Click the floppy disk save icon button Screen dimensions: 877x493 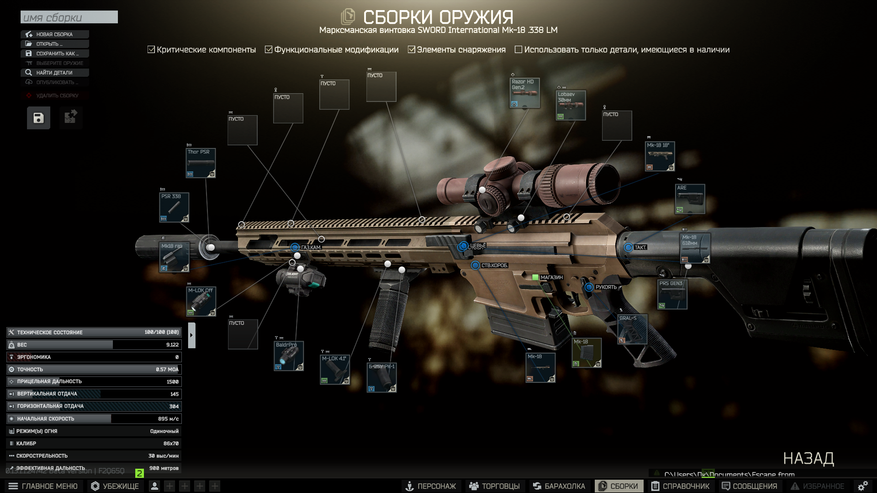click(x=38, y=118)
